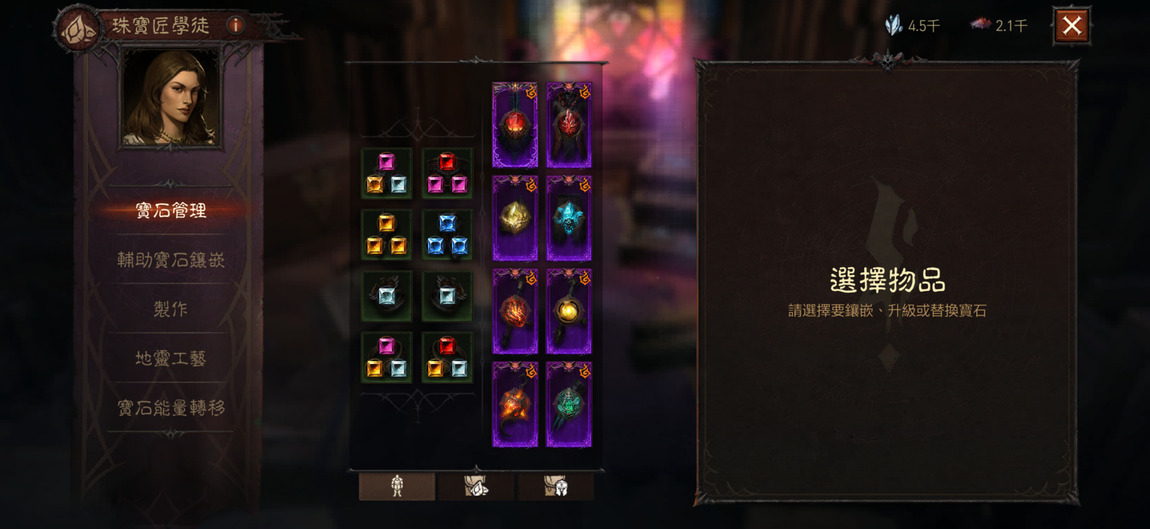Viewport: 1150px width, 529px height.
Task: Switch to the full-body armor tab
Action: tap(397, 486)
